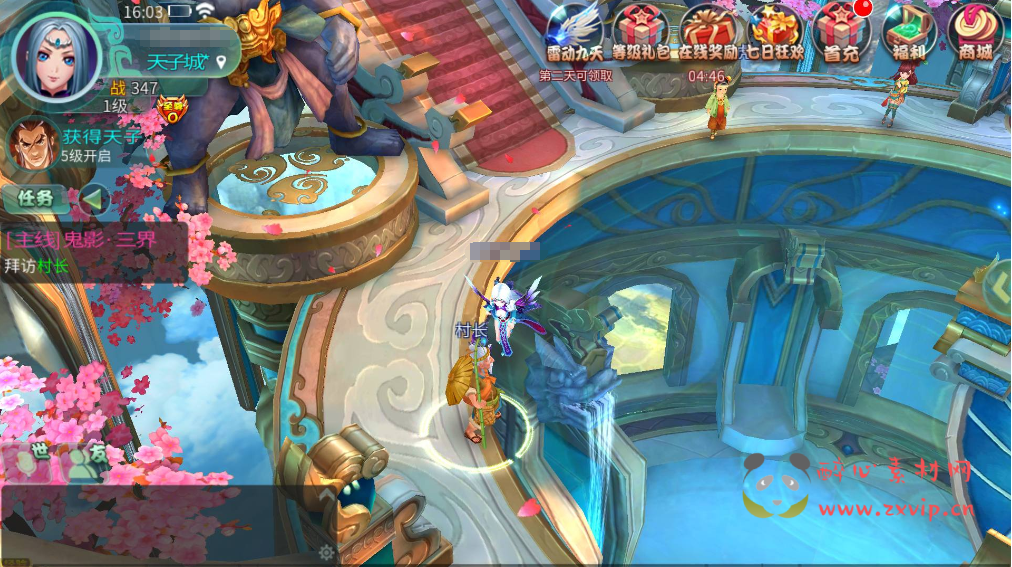Open the 福利 welfare chest
1012x567 pixels.
click(908, 32)
